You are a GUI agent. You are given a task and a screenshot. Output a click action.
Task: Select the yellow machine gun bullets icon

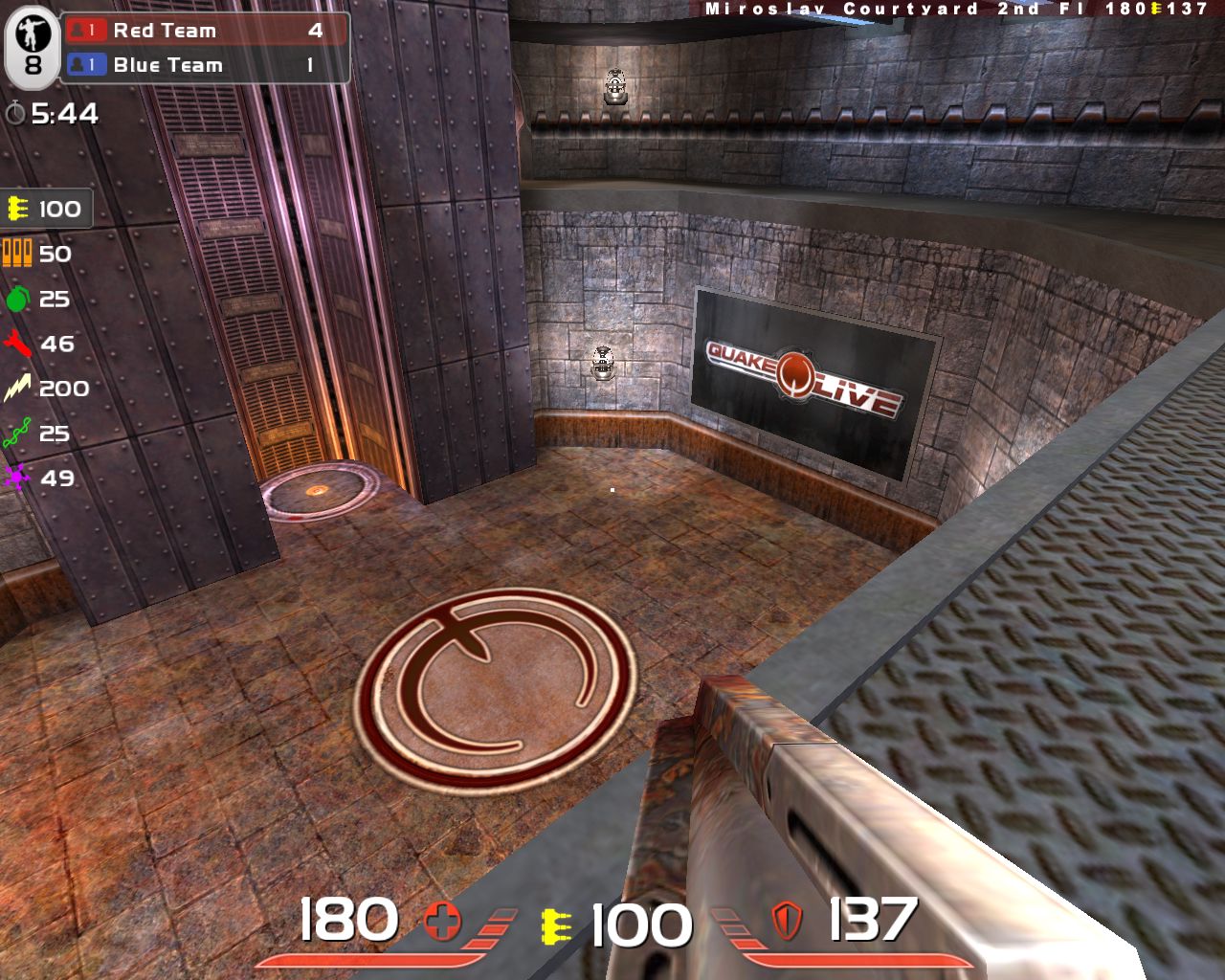[18, 209]
